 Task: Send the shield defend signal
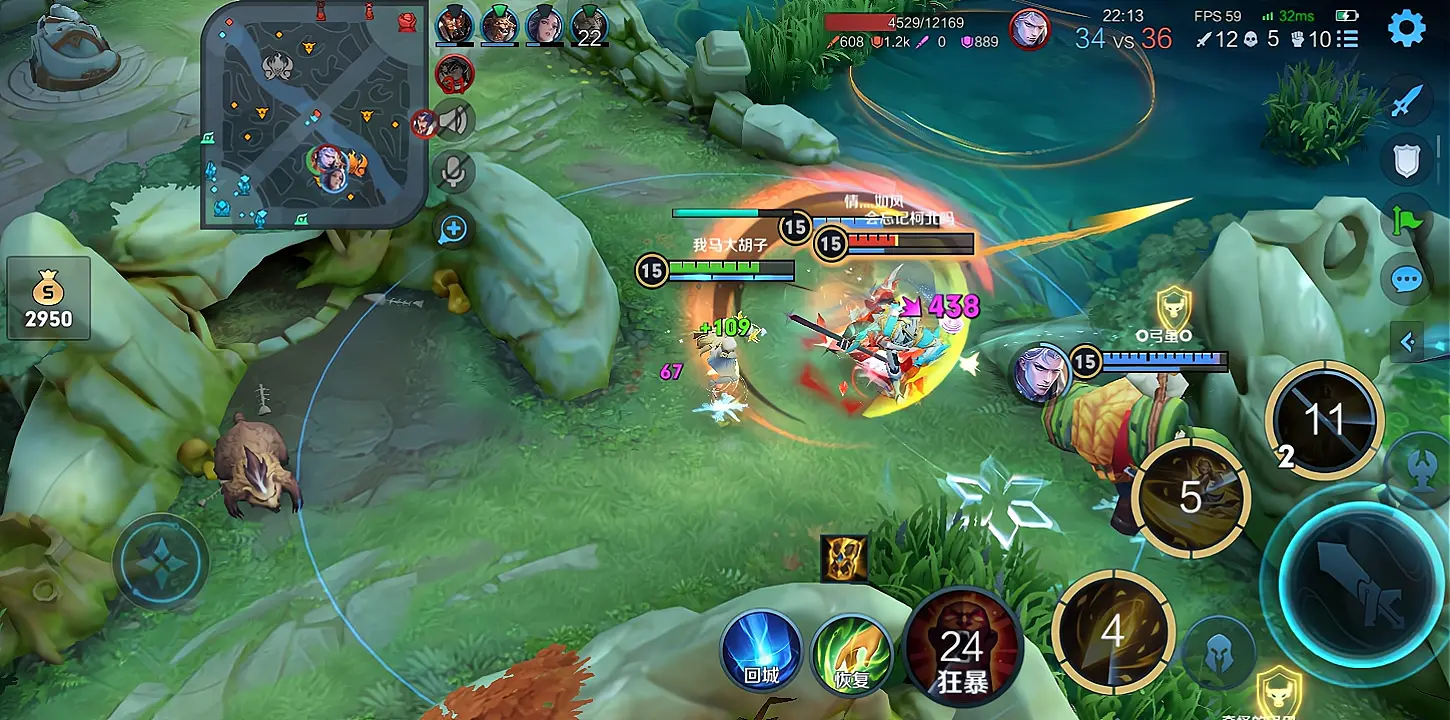pos(1406,160)
